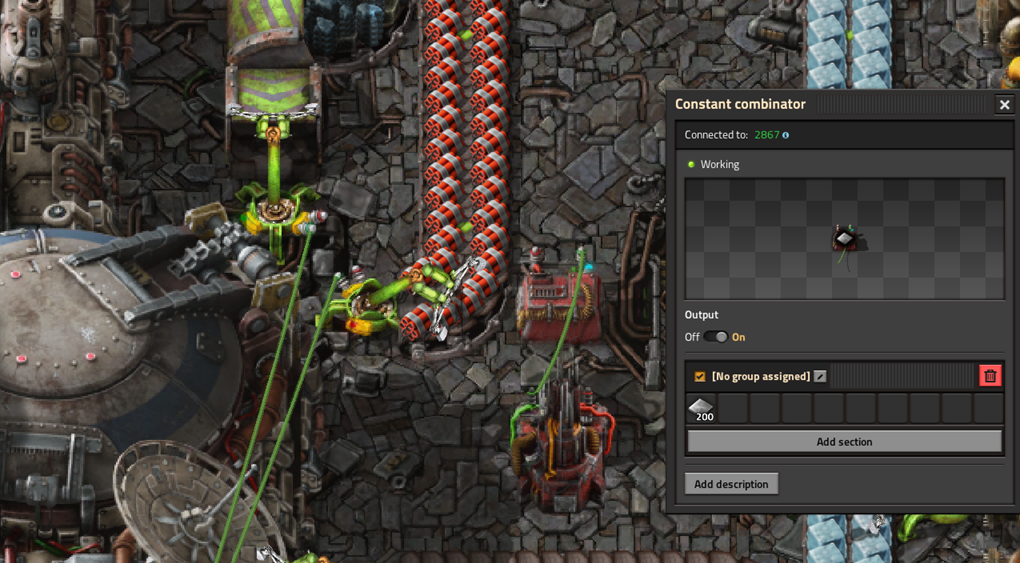Click the combinator entity preview
This screenshot has height=563, width=1032.
click(844, 239)
